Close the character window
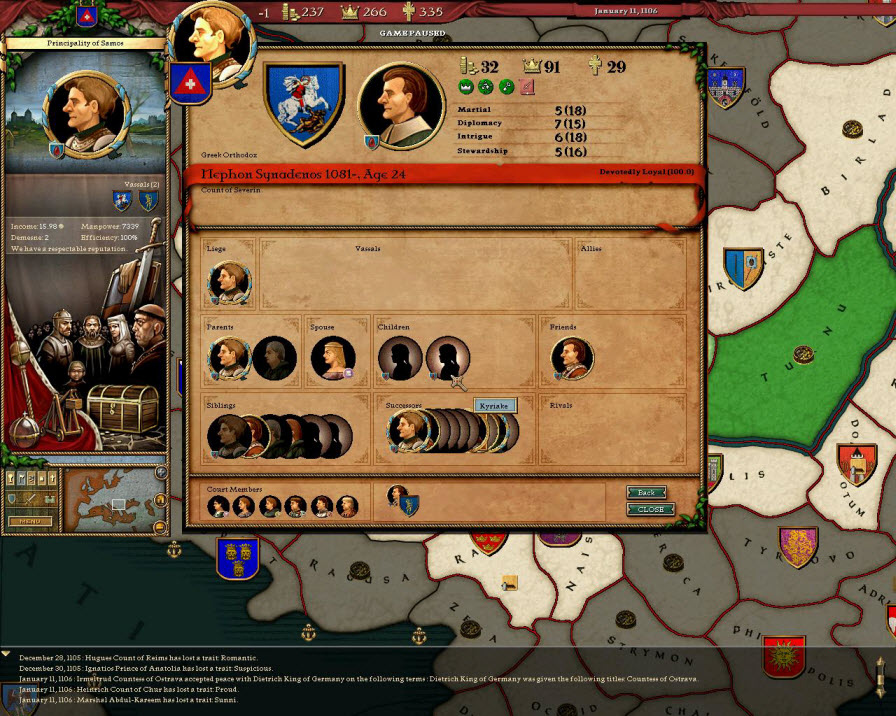The width and height of the screenshot is (896, 716). pos(650,509)
